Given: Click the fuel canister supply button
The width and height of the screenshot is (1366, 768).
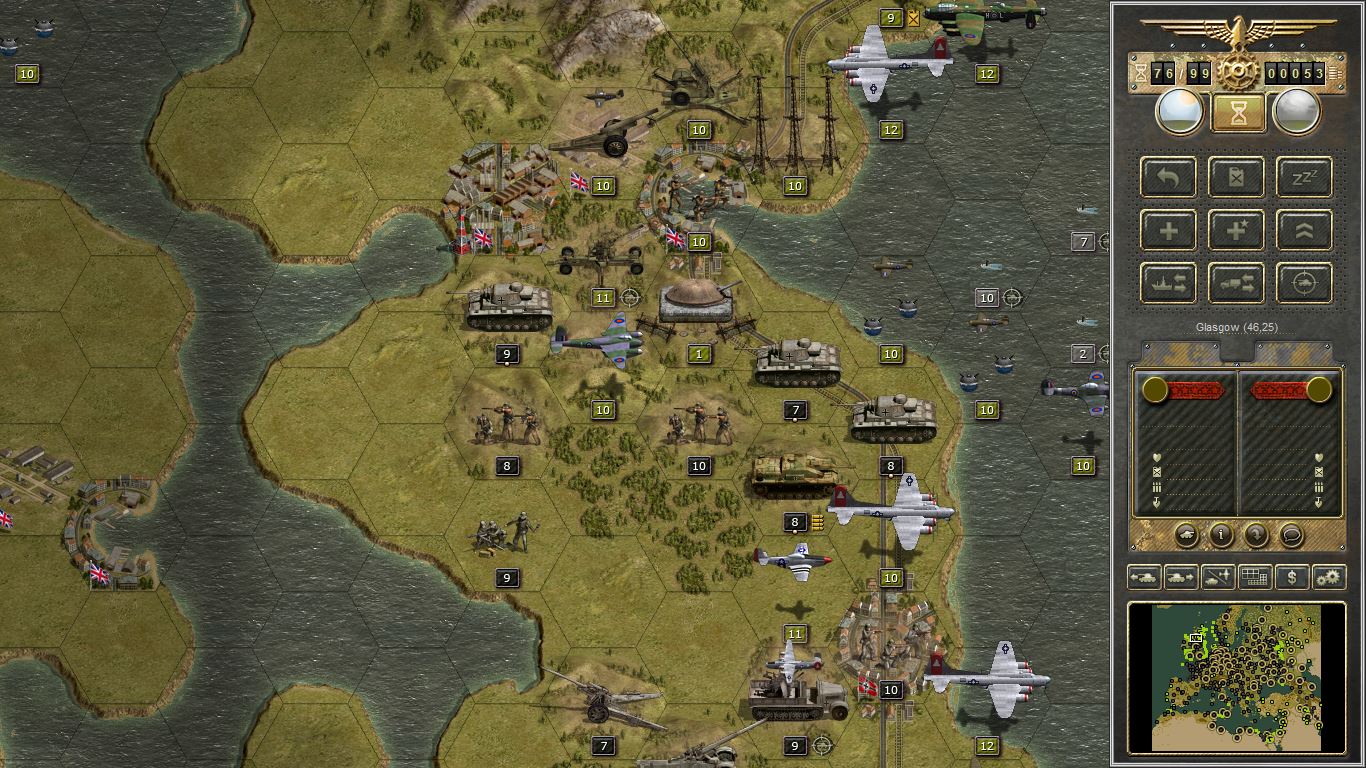Looking at the screenshot, I should pos(1237,177).
